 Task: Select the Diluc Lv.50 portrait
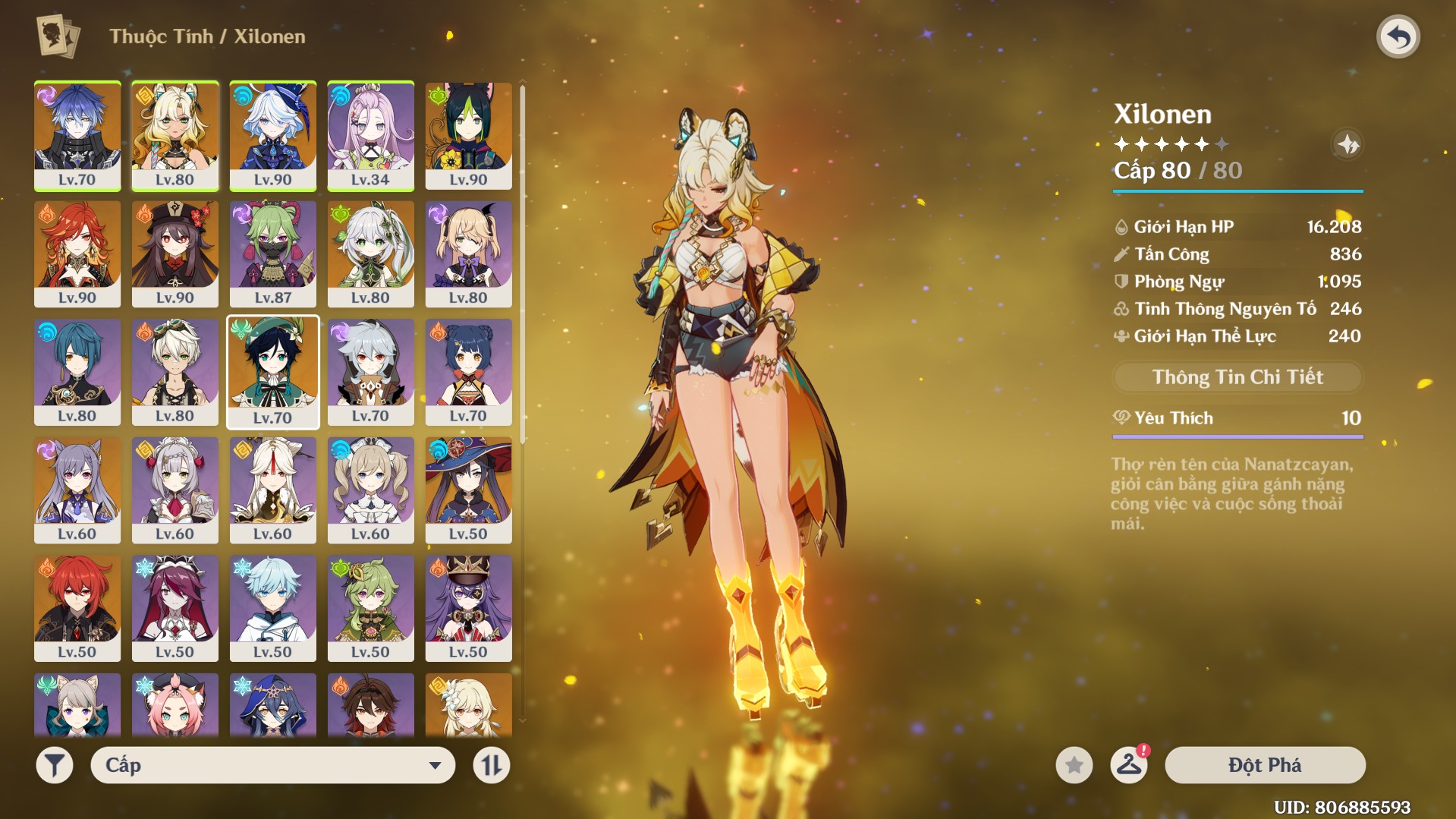[77, 607]
